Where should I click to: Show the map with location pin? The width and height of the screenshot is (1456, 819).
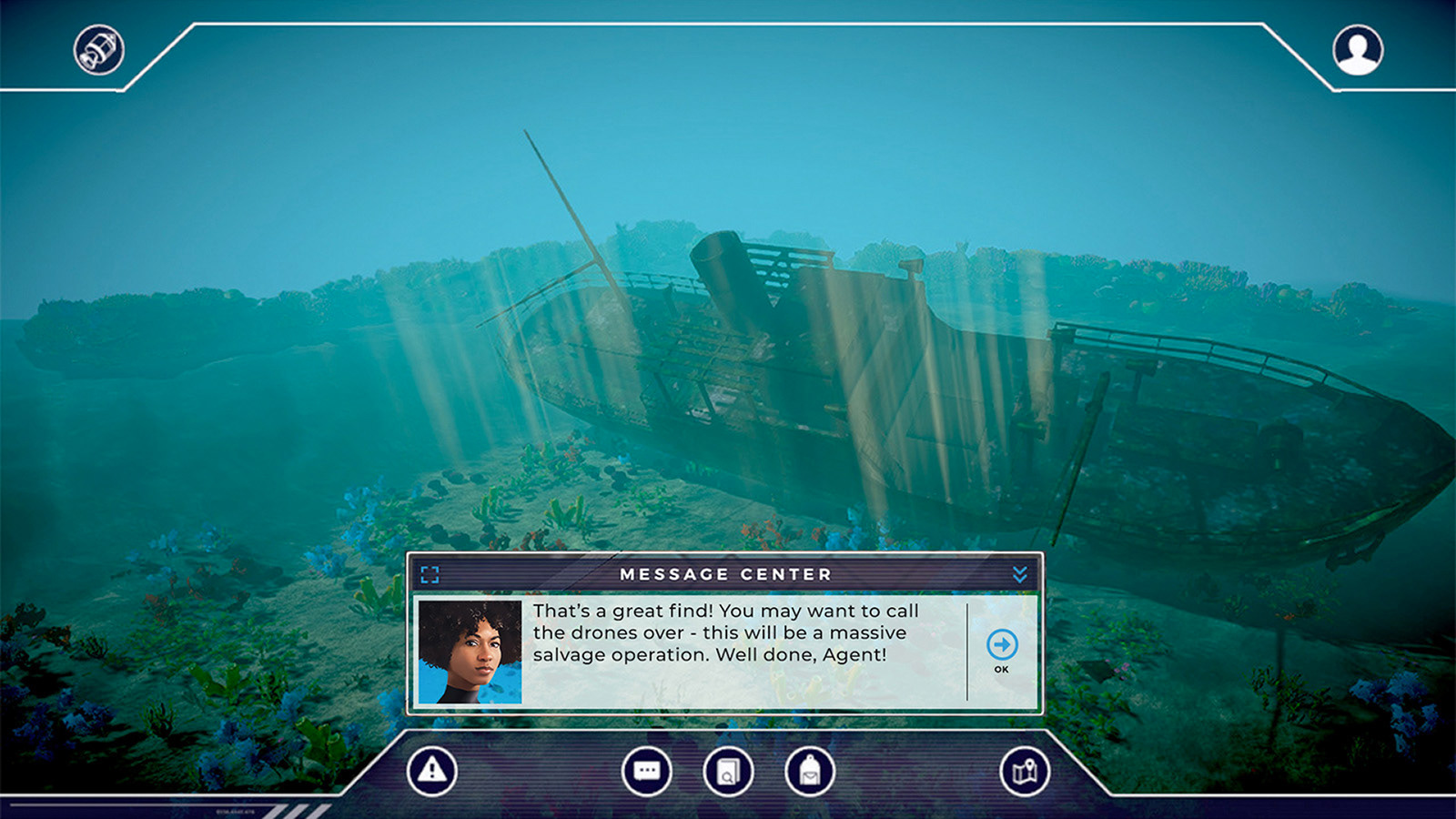click(1025, 771)
